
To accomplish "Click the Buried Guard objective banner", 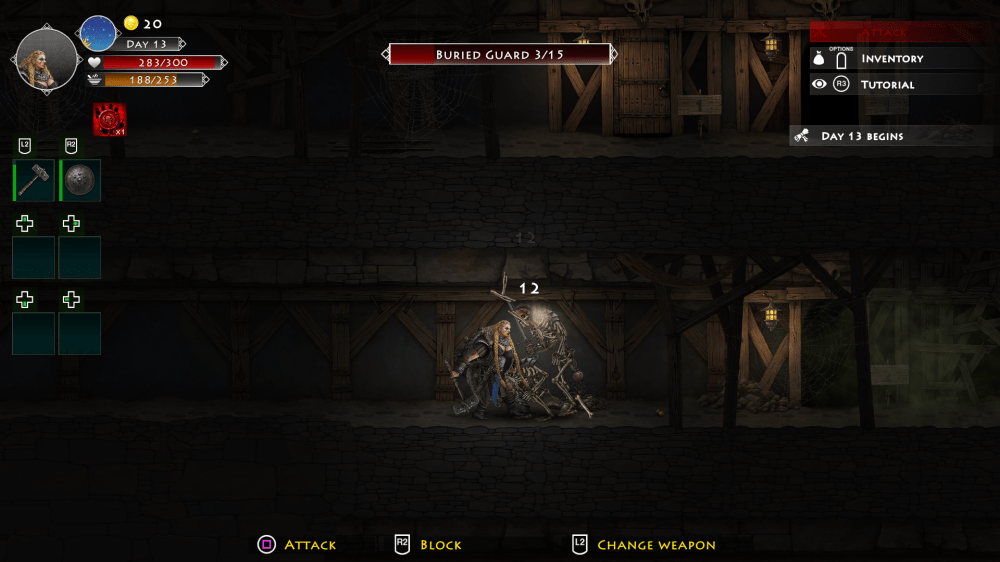I will coord(499,55).
